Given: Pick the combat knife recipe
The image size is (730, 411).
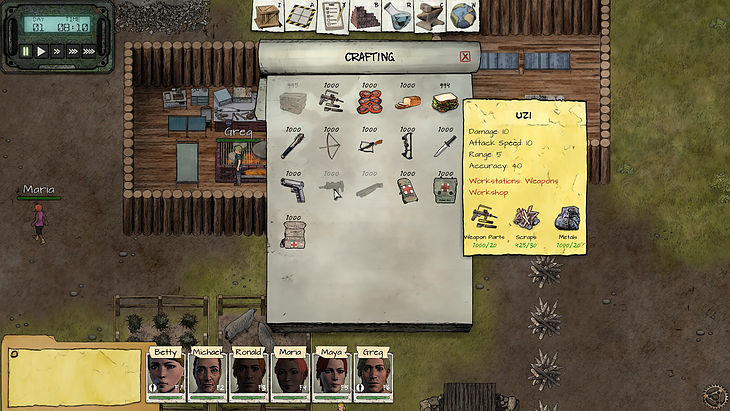Looking at the screenshot, I should (x=444, y=147).
